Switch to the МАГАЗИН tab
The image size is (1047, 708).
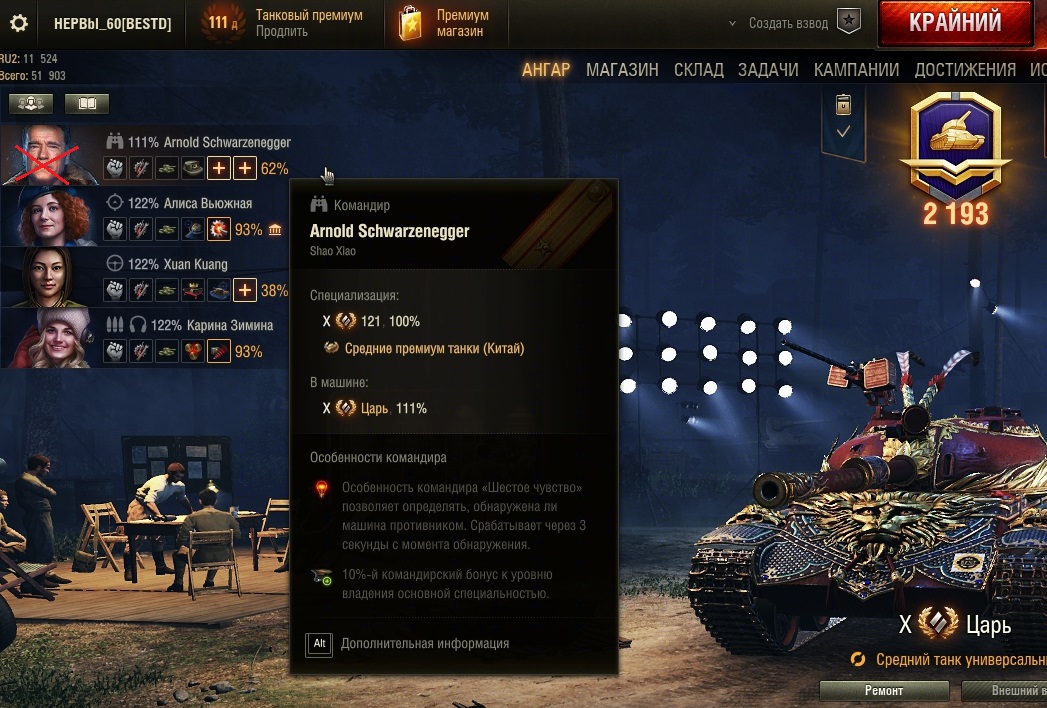(x=622, y=70)
